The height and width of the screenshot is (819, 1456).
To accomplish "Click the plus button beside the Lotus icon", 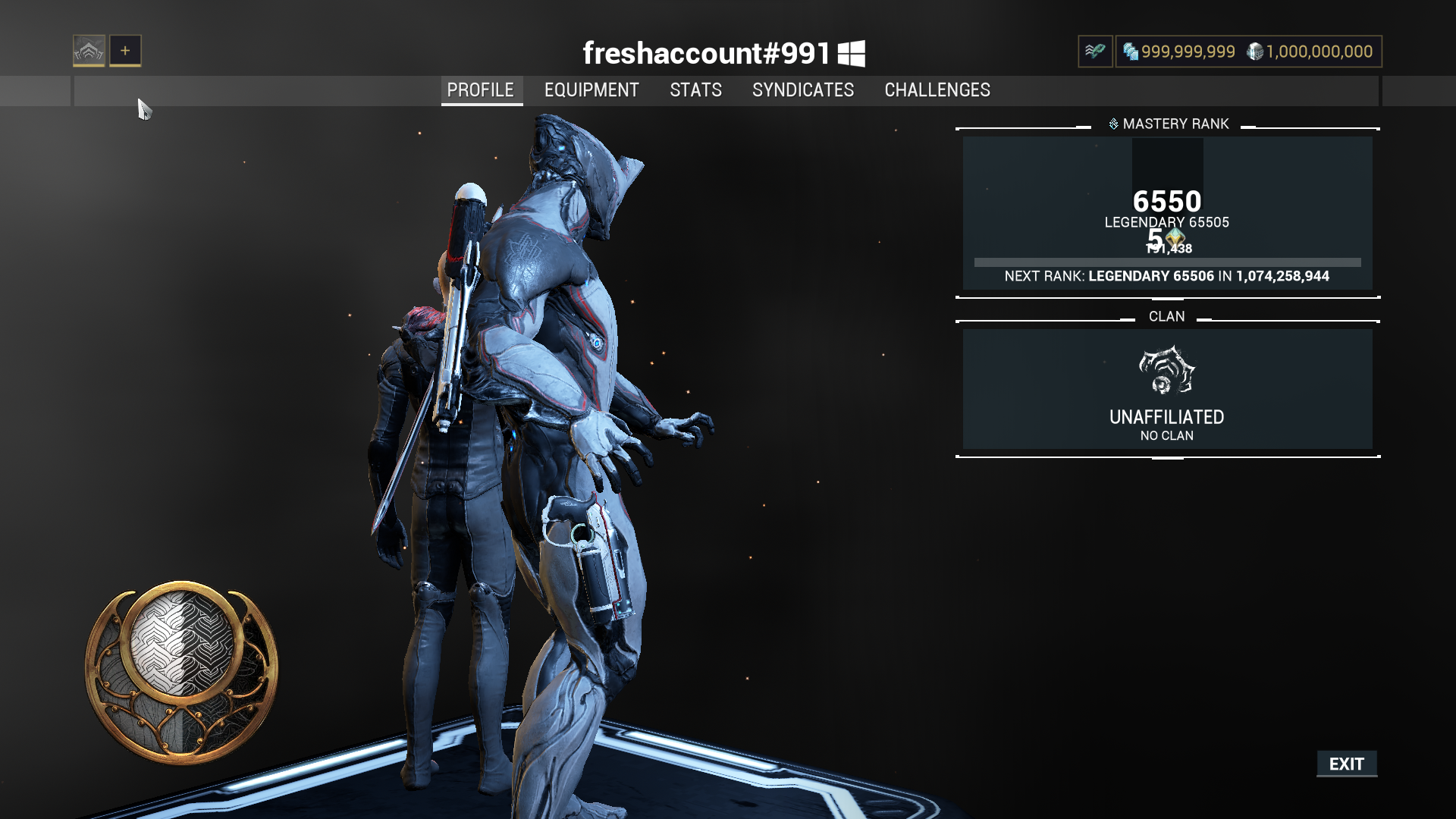I will click(x=125, y=51).
